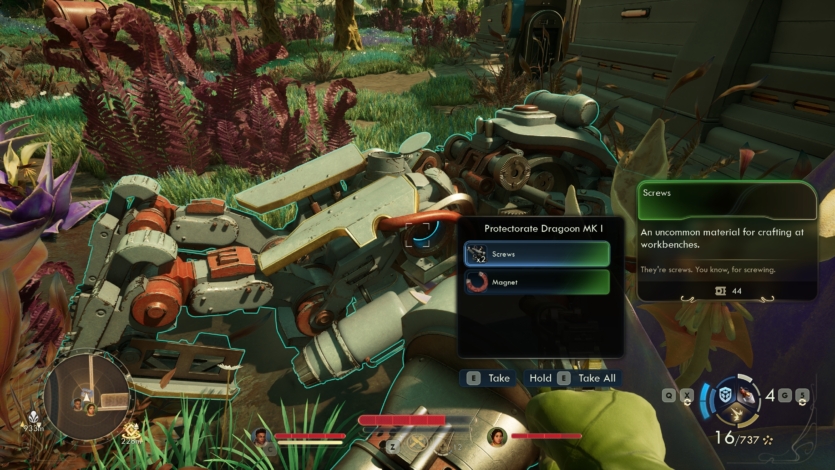Select the right companion portrait
This screenshot has width=835, height=470.
tap(497, 436)
